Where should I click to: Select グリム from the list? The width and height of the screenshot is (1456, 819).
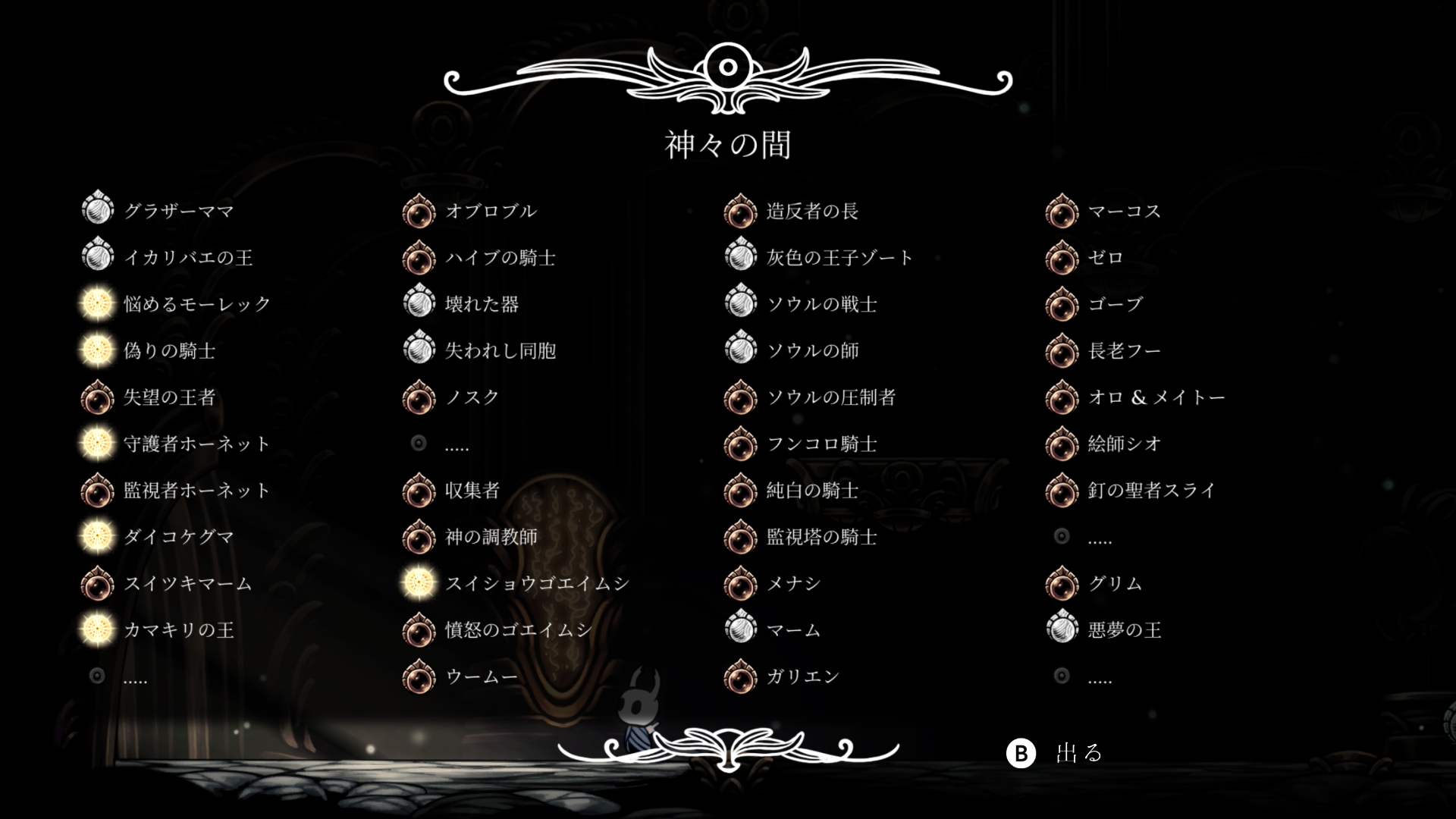pyautogui.click(x=1115, y=583)
